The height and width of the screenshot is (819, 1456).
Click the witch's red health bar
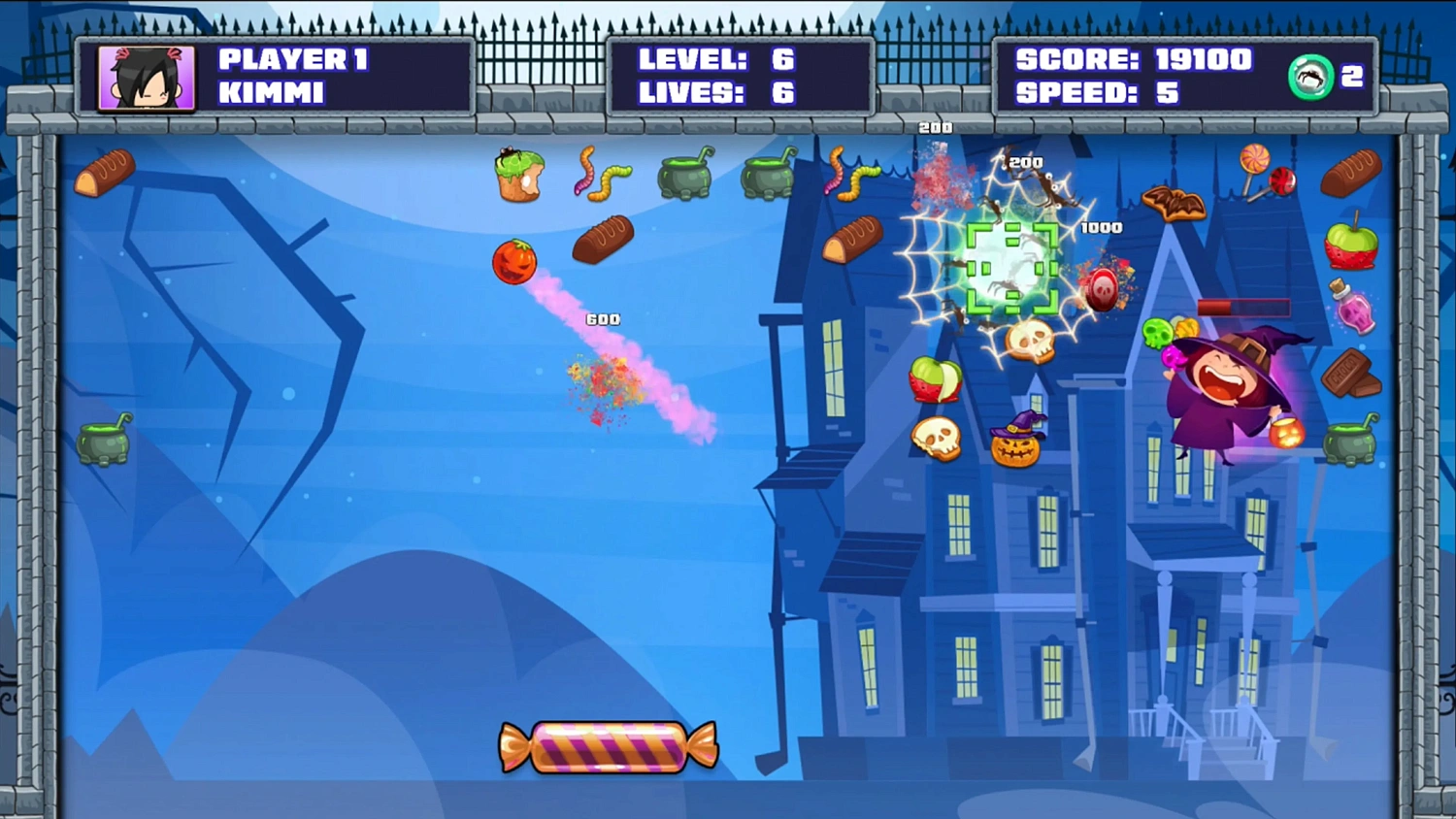(1242, 307)
